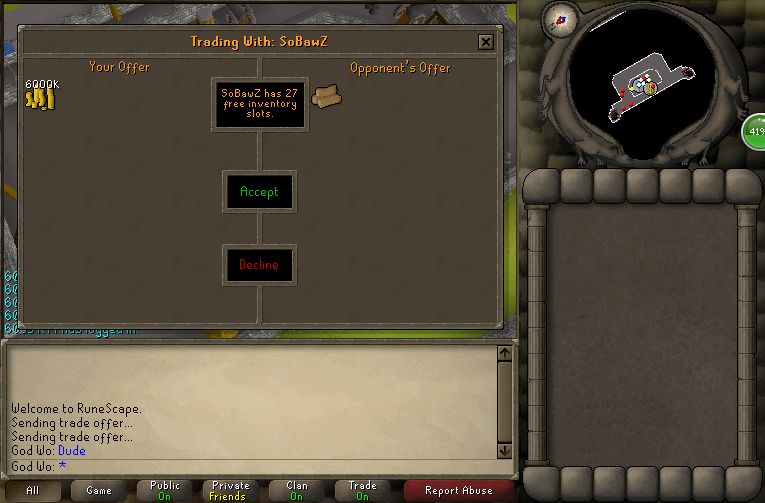
Task: Click the chat message input line
Action: [250, 466]
